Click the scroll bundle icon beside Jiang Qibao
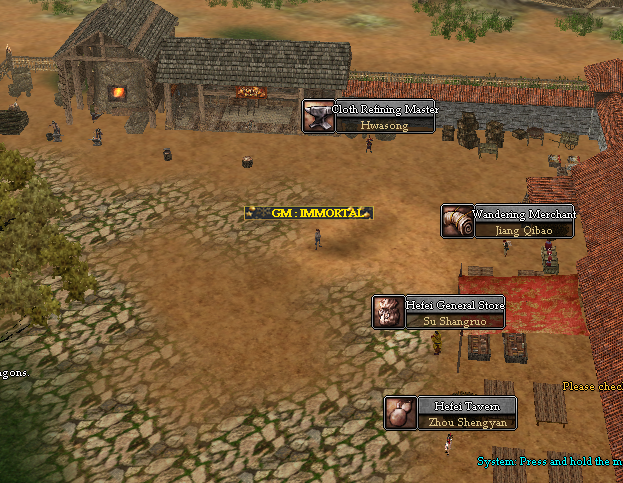This screenshot has width=623, height=483. pyautogui.click(x=457, y=222)
